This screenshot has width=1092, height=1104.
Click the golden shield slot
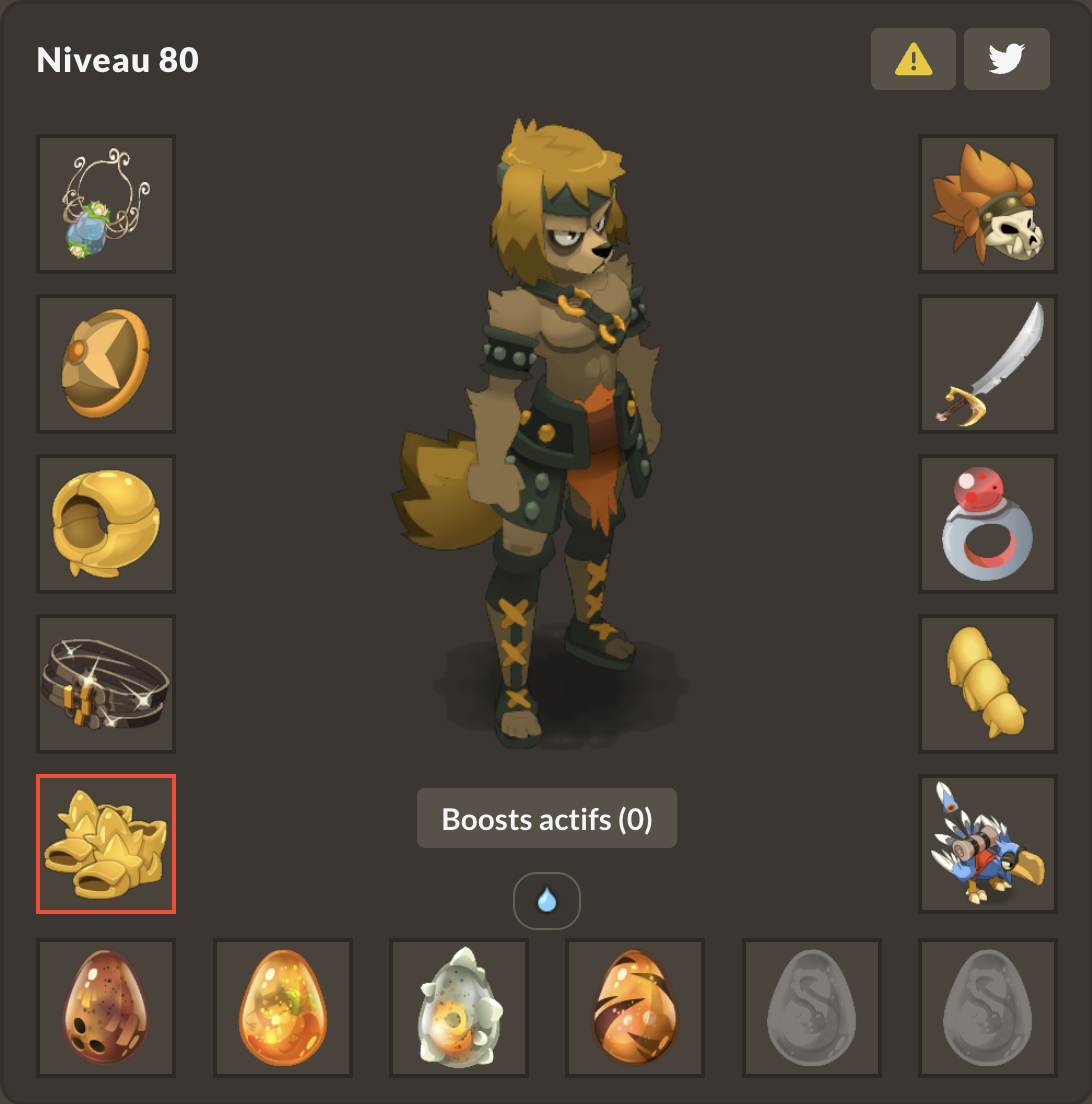click(106, 364)
